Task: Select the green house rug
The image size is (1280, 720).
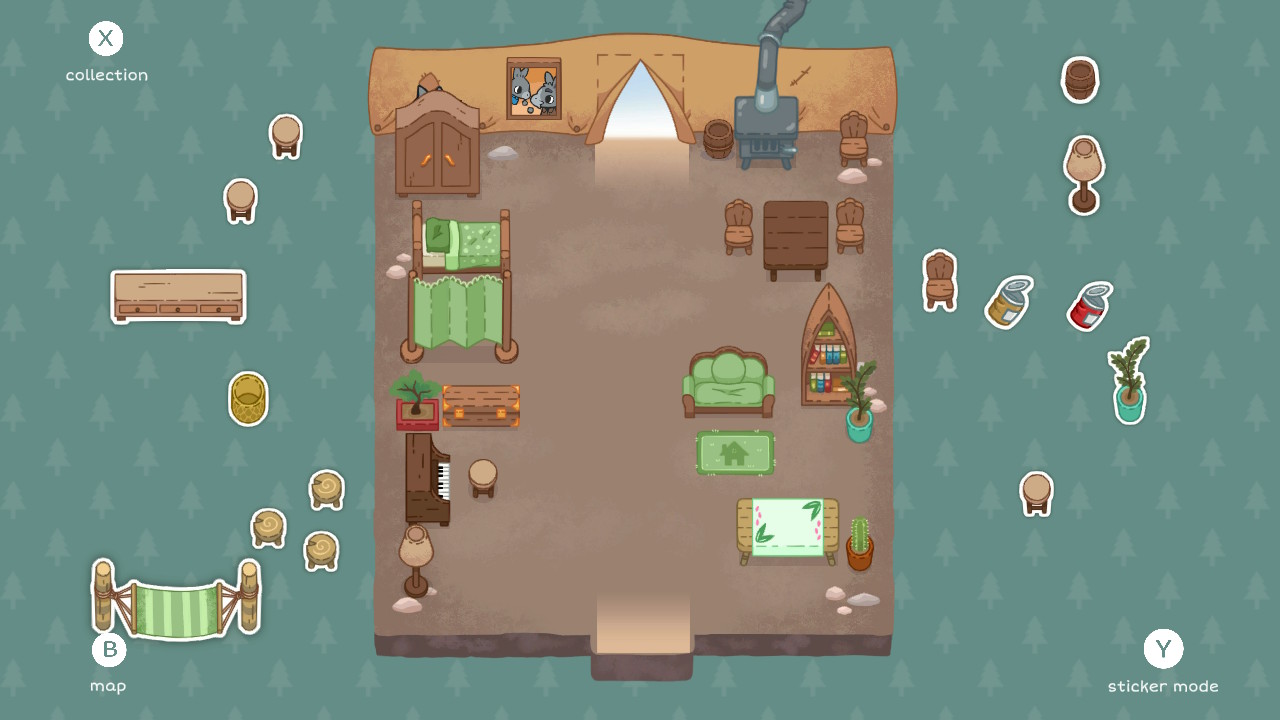Action: coord(735,452)
